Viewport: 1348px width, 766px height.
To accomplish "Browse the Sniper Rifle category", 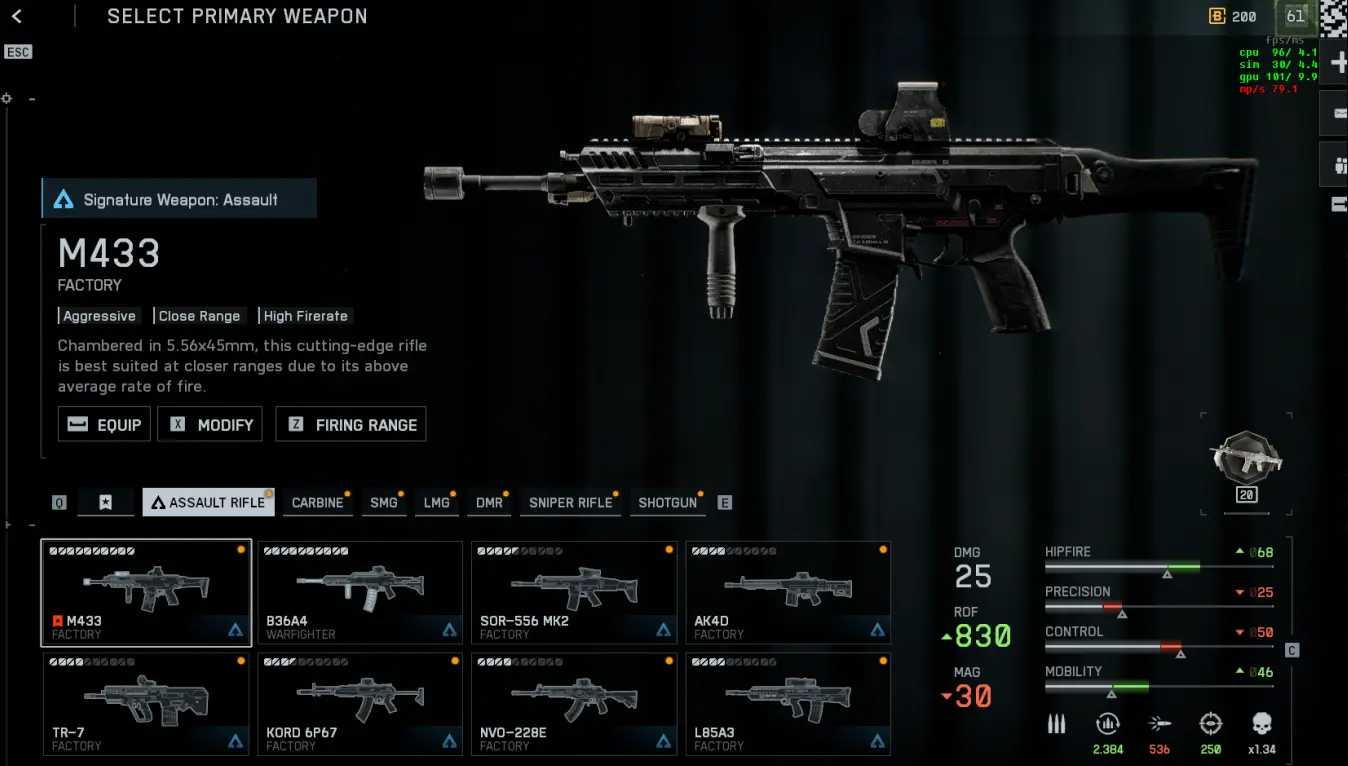I will point(570,502).
